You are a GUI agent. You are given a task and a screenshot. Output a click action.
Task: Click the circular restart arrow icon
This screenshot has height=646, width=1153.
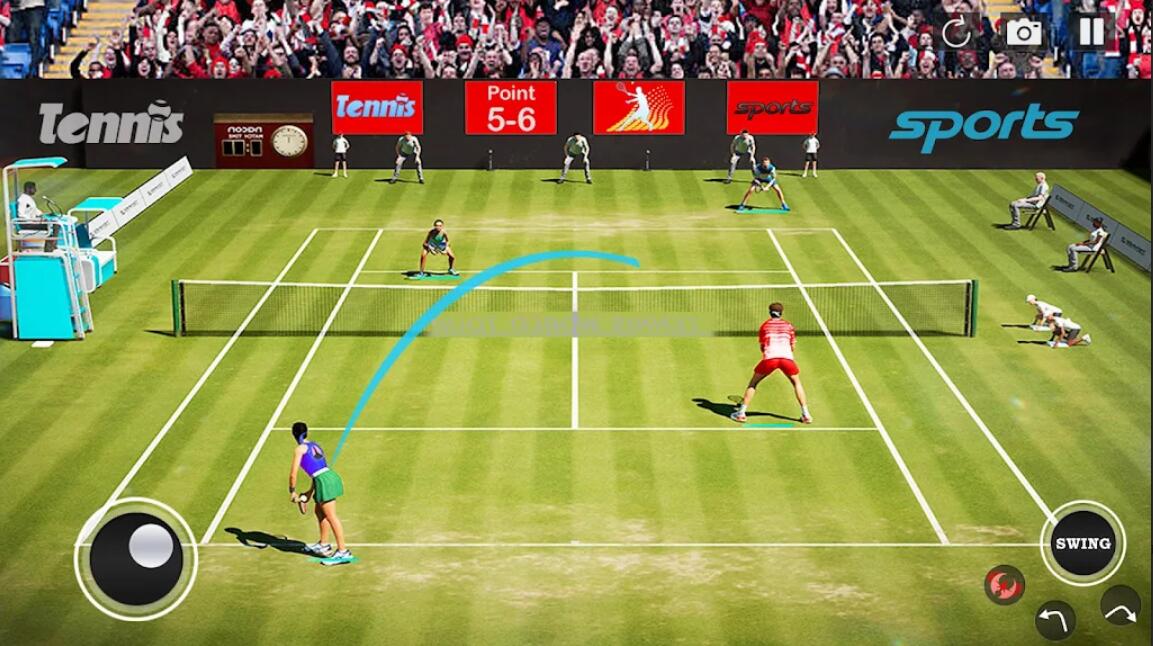tap(957, 32)
